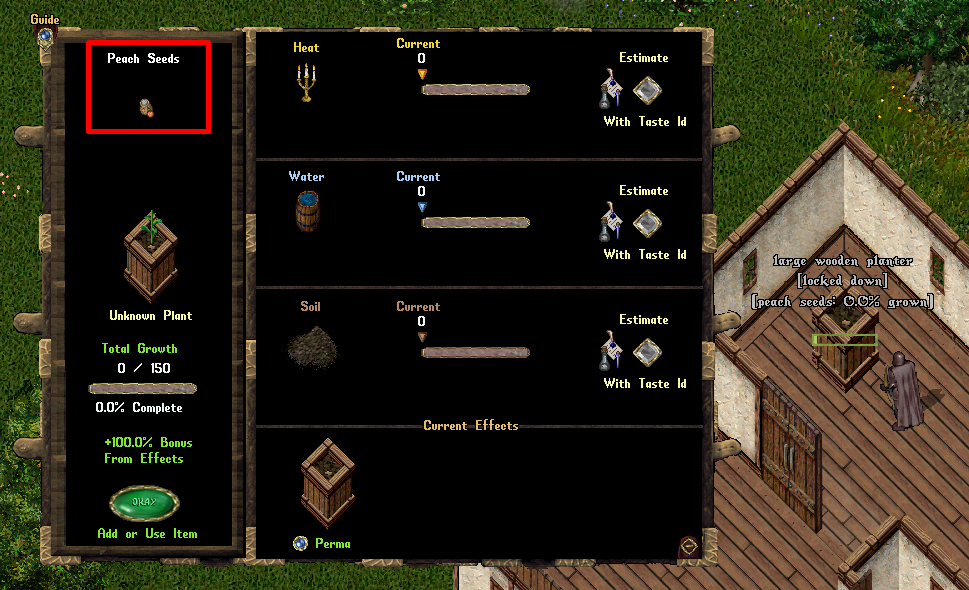Viewport: 969px width, 590px height.
Task: Estimate Water with the Taste Id diamond icon
Action: [x=650, y=222]
